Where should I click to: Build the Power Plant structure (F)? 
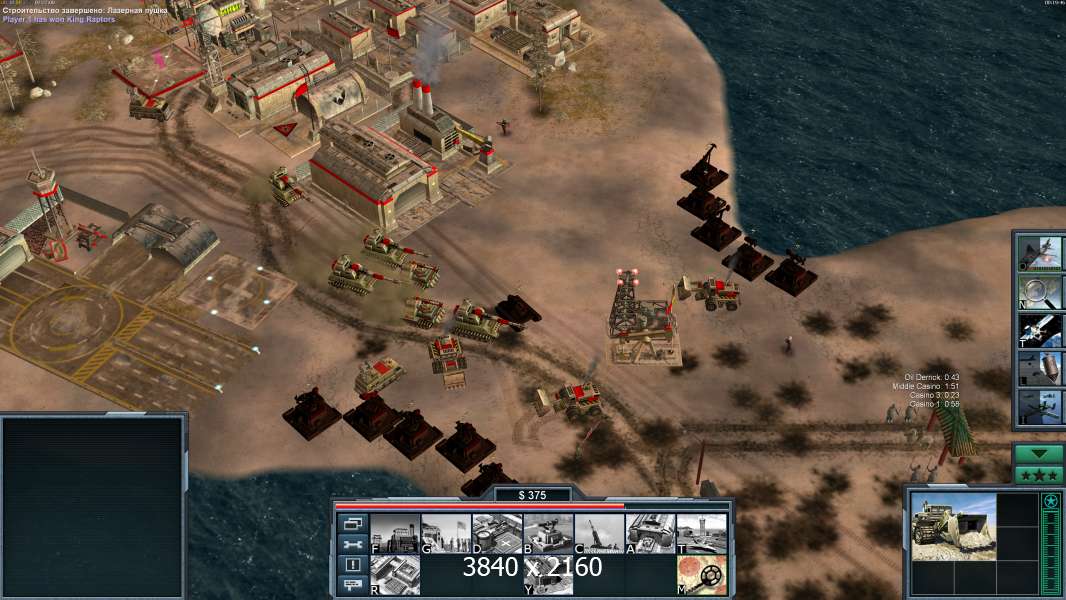click(x=395, y=534)
